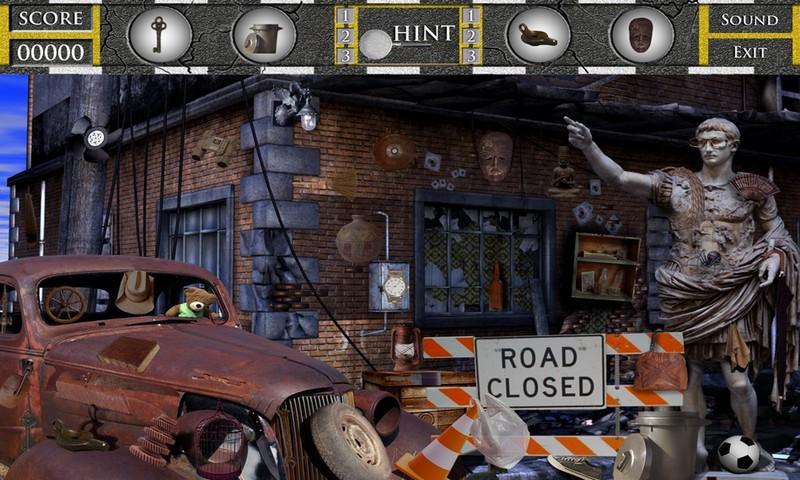Choose the oil lamp target icon
This screenshot has height=480, width=800.
[x=537, y=35]
